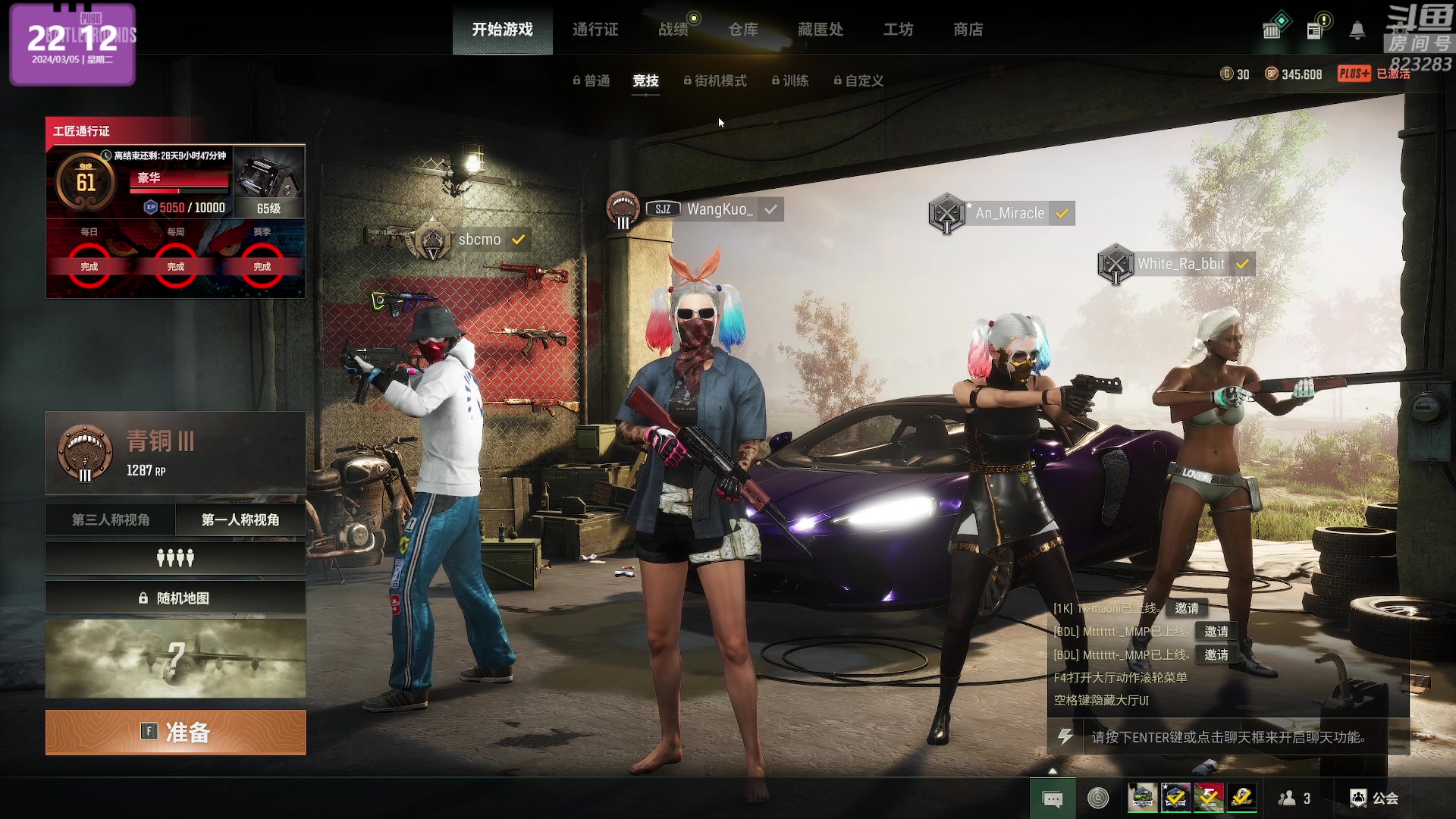
Task: Invite TK-maoni with the 邀请 button
Action: coord(1187,608)
